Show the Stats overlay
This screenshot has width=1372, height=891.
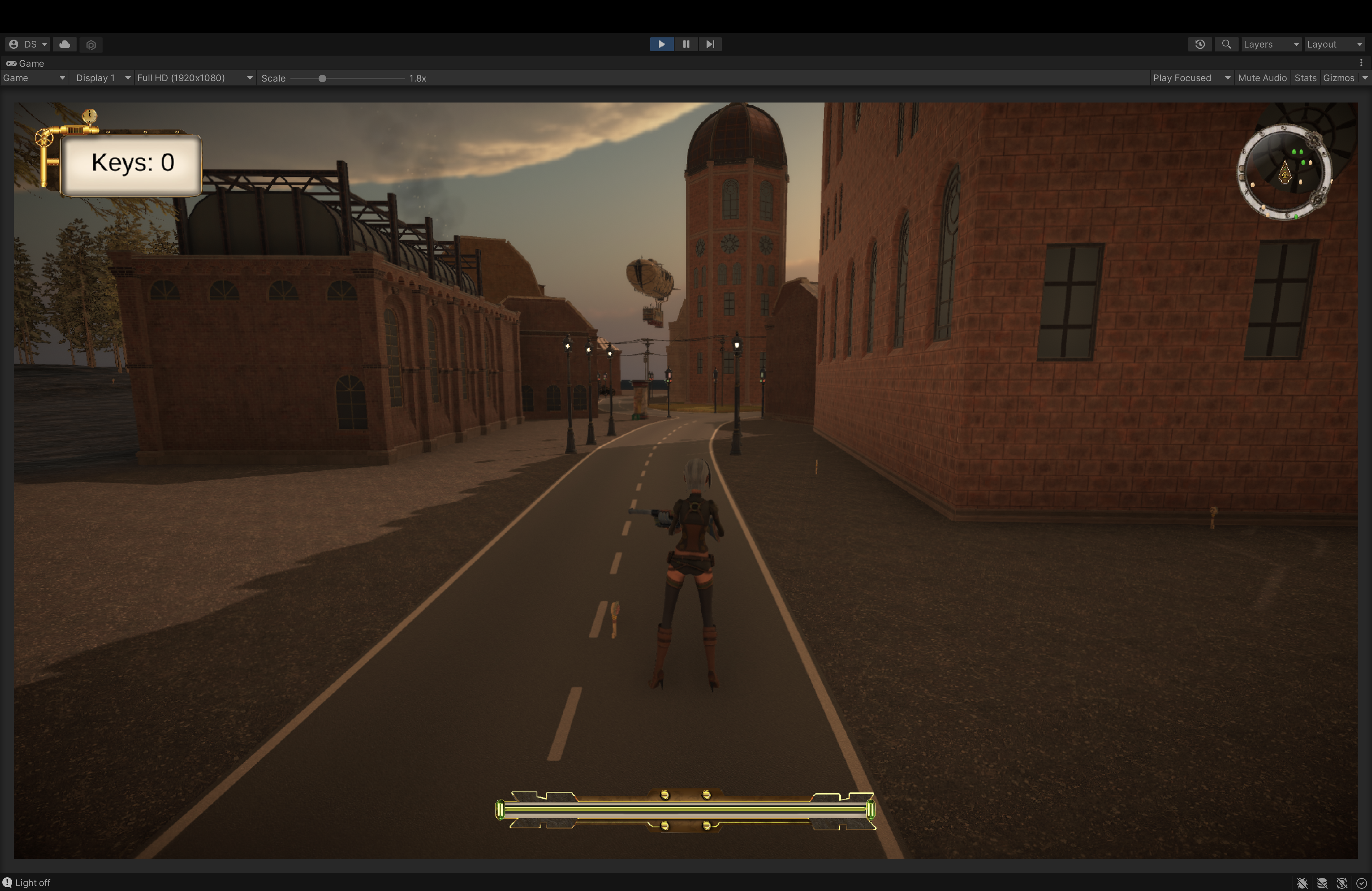pyautogui.click(x=1305, y=79)
